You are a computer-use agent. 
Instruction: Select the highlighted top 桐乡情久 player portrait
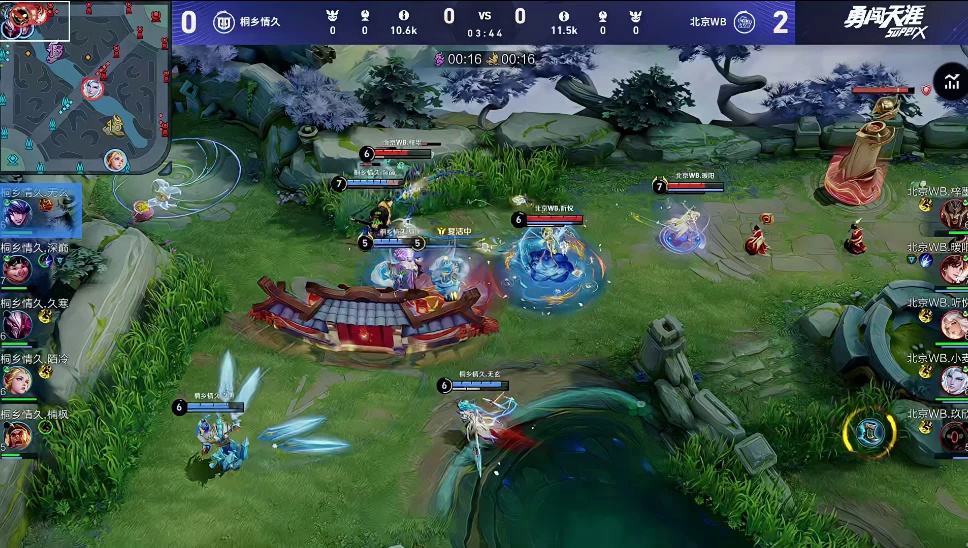(18, 213)
